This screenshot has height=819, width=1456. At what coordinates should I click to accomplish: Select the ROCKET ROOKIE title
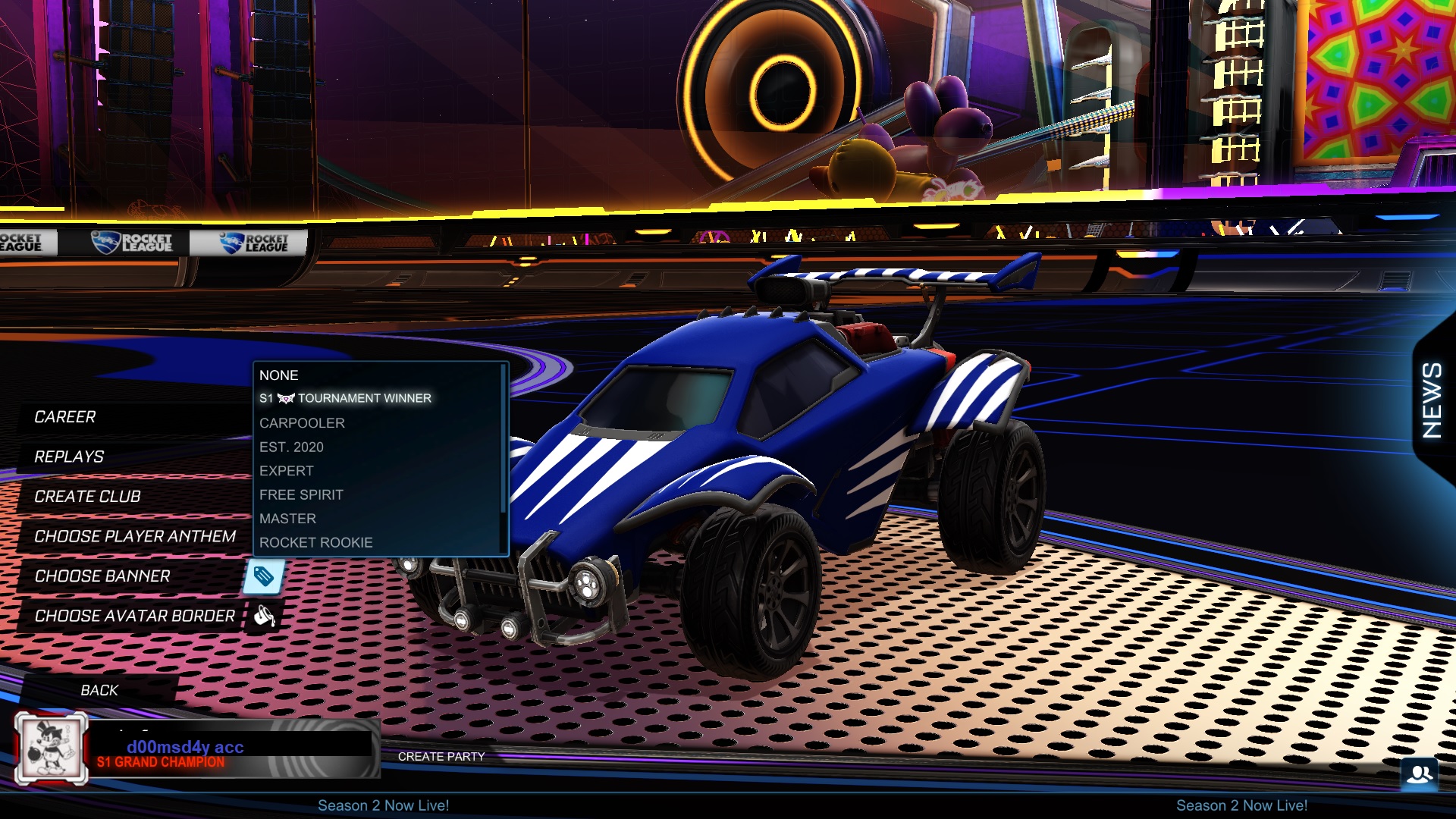(x=315, y=542)
